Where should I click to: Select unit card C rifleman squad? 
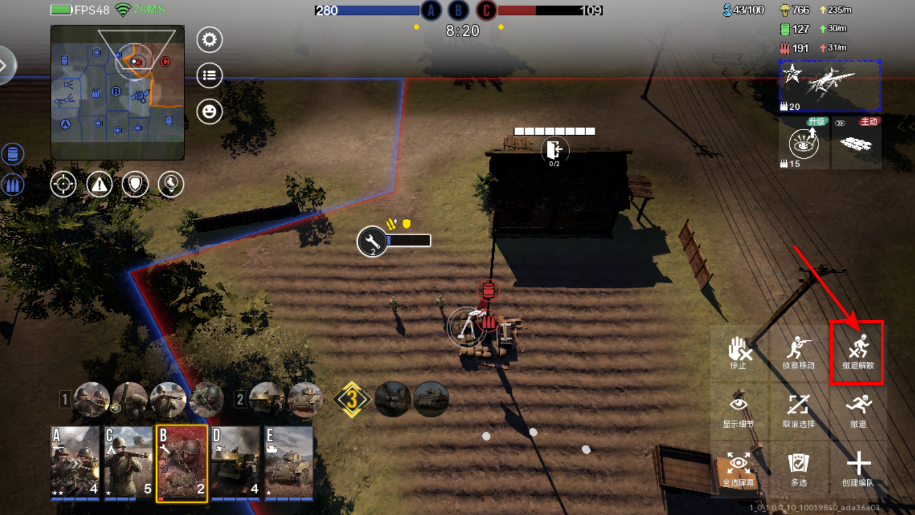point(128,462)
